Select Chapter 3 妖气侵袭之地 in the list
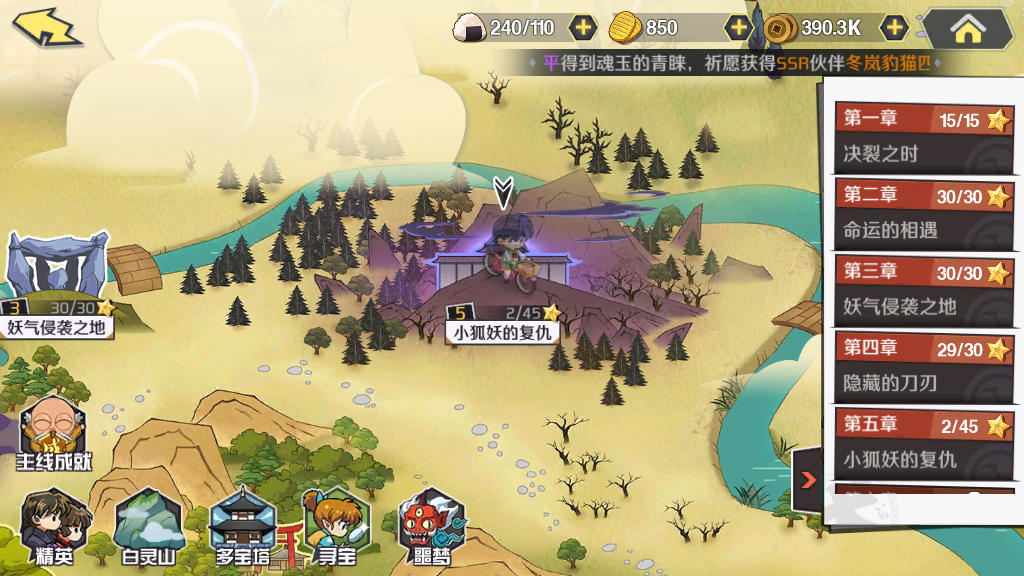Viewport: 1024px width, 576px height. tap(923, 289)
